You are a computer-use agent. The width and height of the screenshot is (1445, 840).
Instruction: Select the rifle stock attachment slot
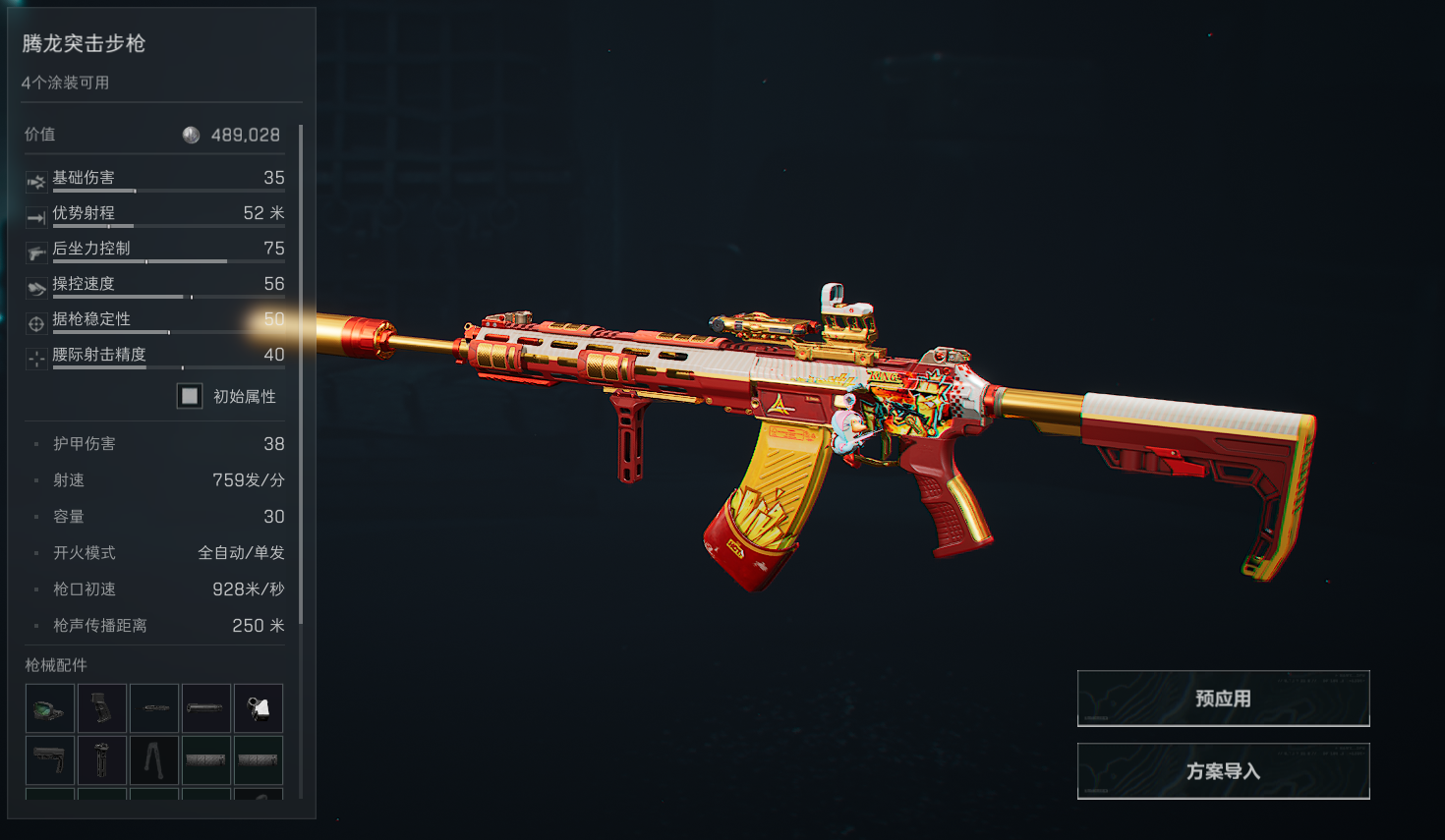(50, 760)
